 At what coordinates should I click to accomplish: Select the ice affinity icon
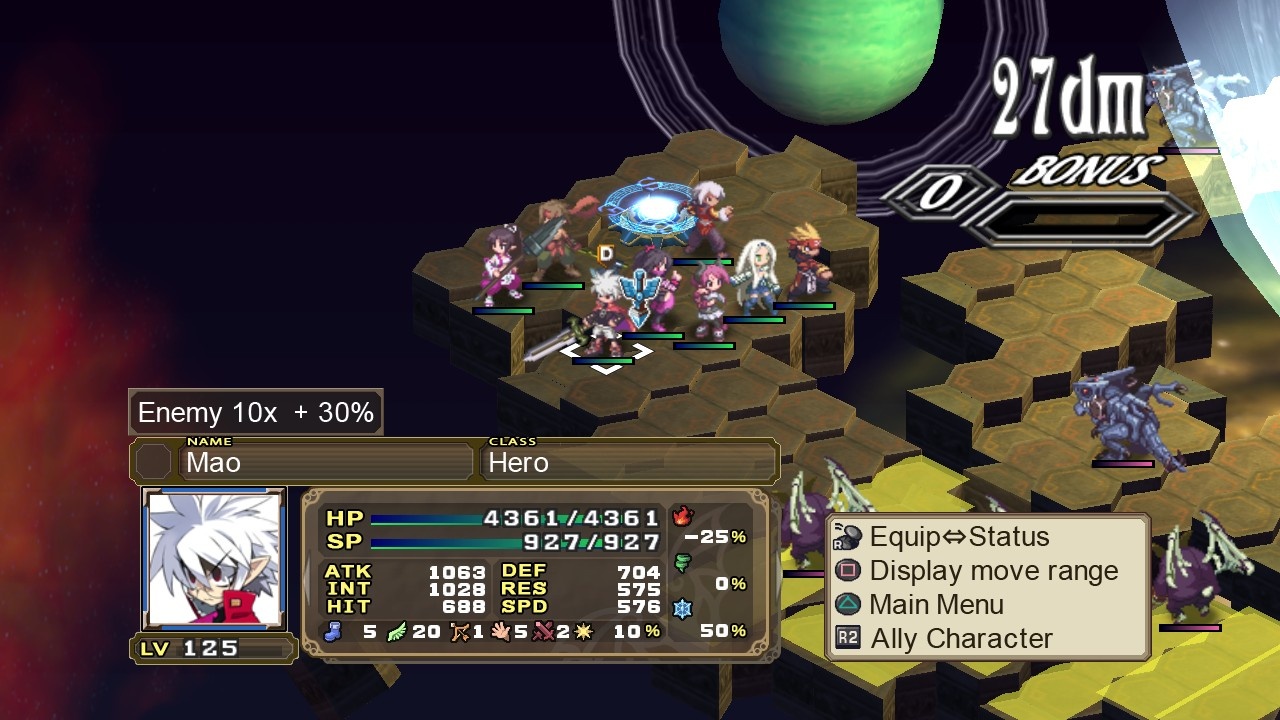click(x=682, y=608)
